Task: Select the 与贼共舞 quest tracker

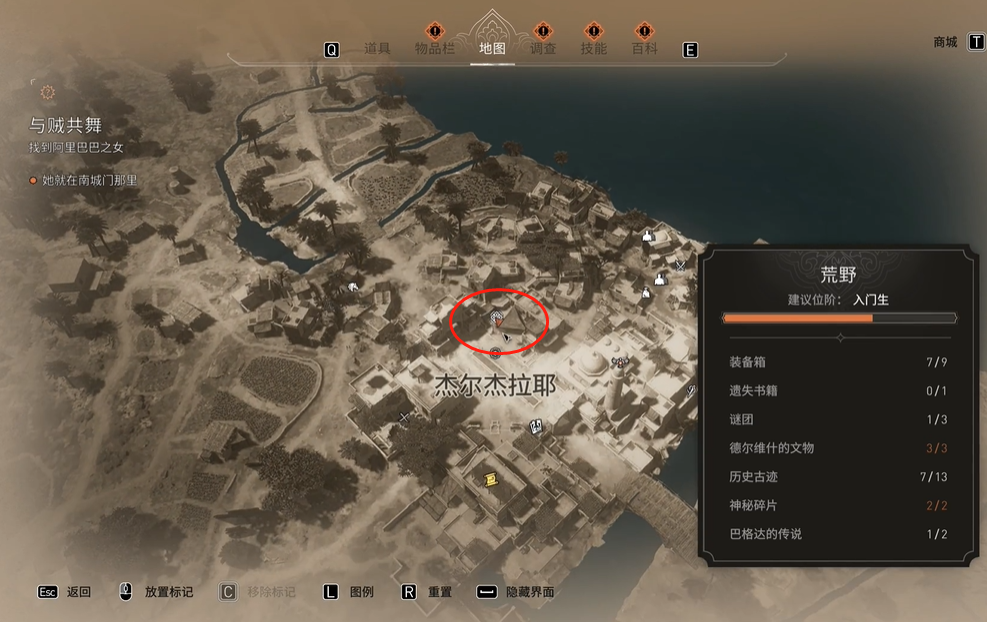Action: point(66,126)
